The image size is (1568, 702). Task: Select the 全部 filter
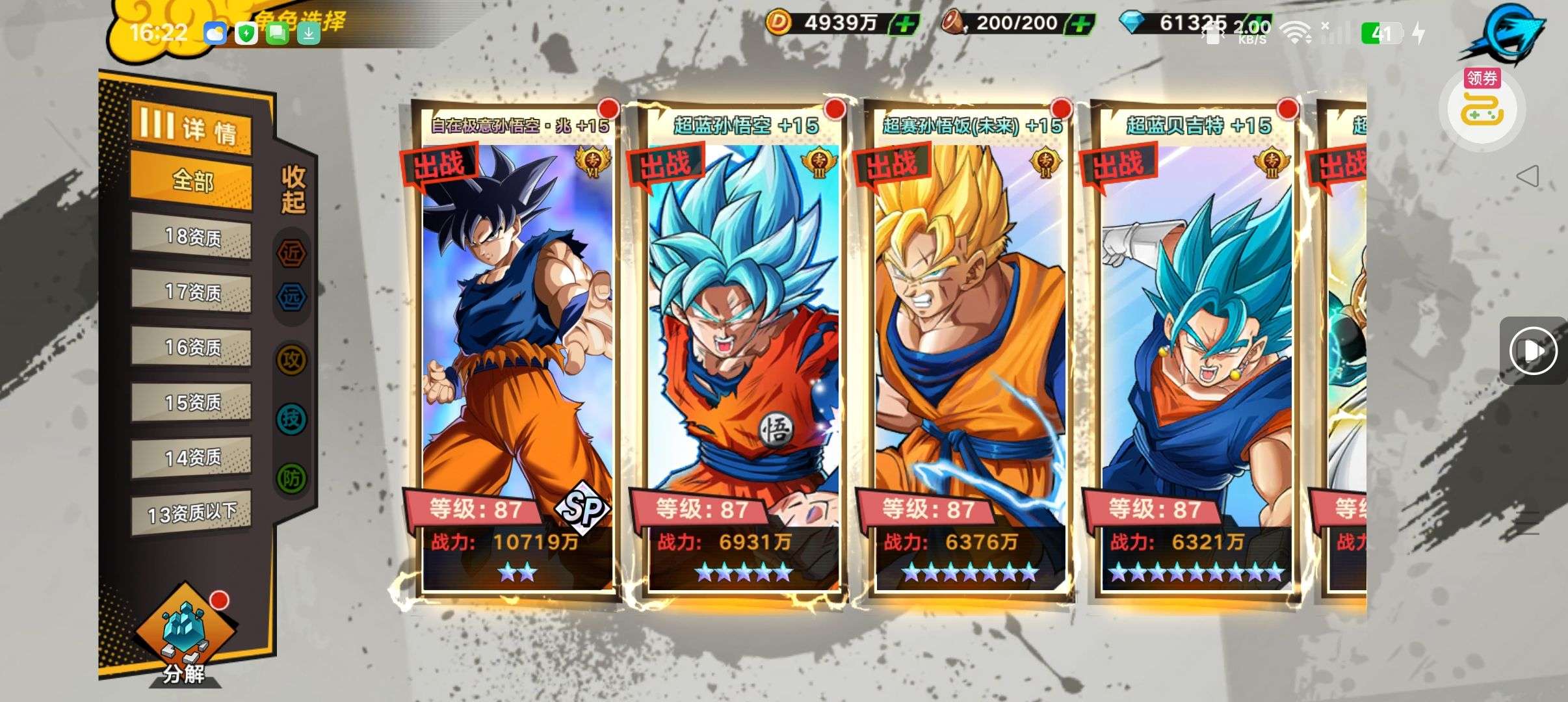(x=192, y=180)
